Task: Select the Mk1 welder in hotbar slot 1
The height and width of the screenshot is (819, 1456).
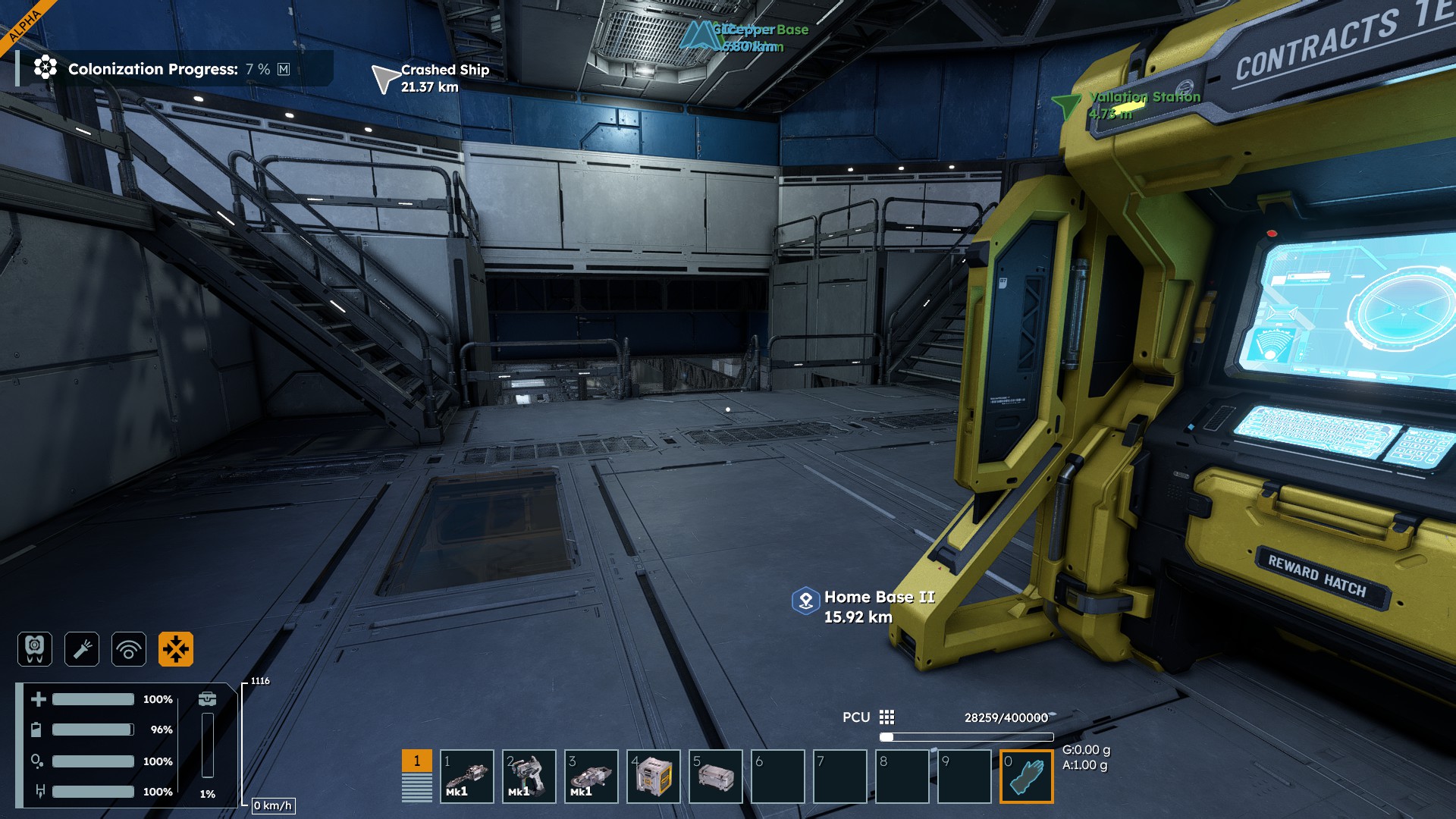Action: pyautogui.click(x=466, y=777)
